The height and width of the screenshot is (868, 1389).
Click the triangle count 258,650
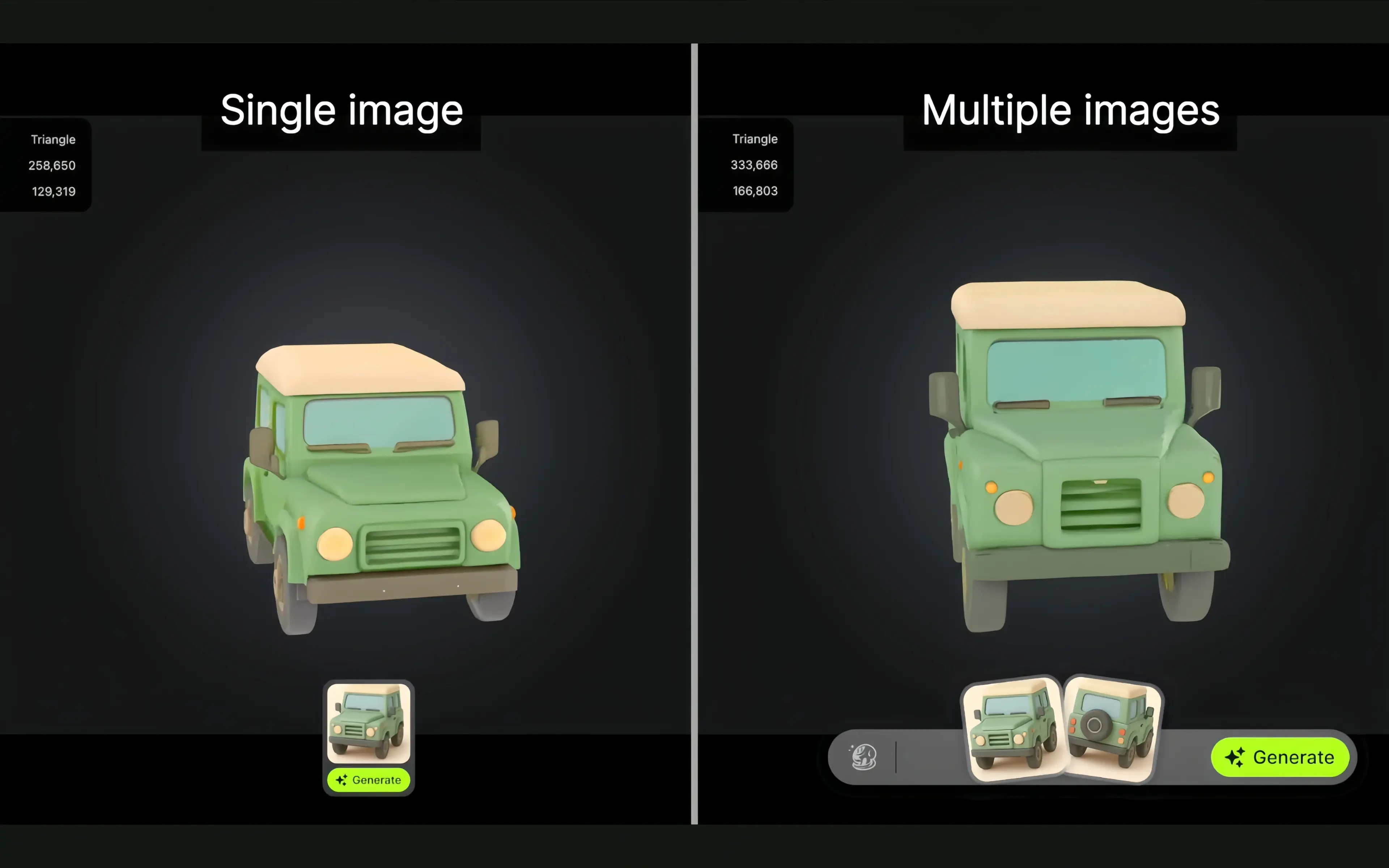(x=52, y=165)
